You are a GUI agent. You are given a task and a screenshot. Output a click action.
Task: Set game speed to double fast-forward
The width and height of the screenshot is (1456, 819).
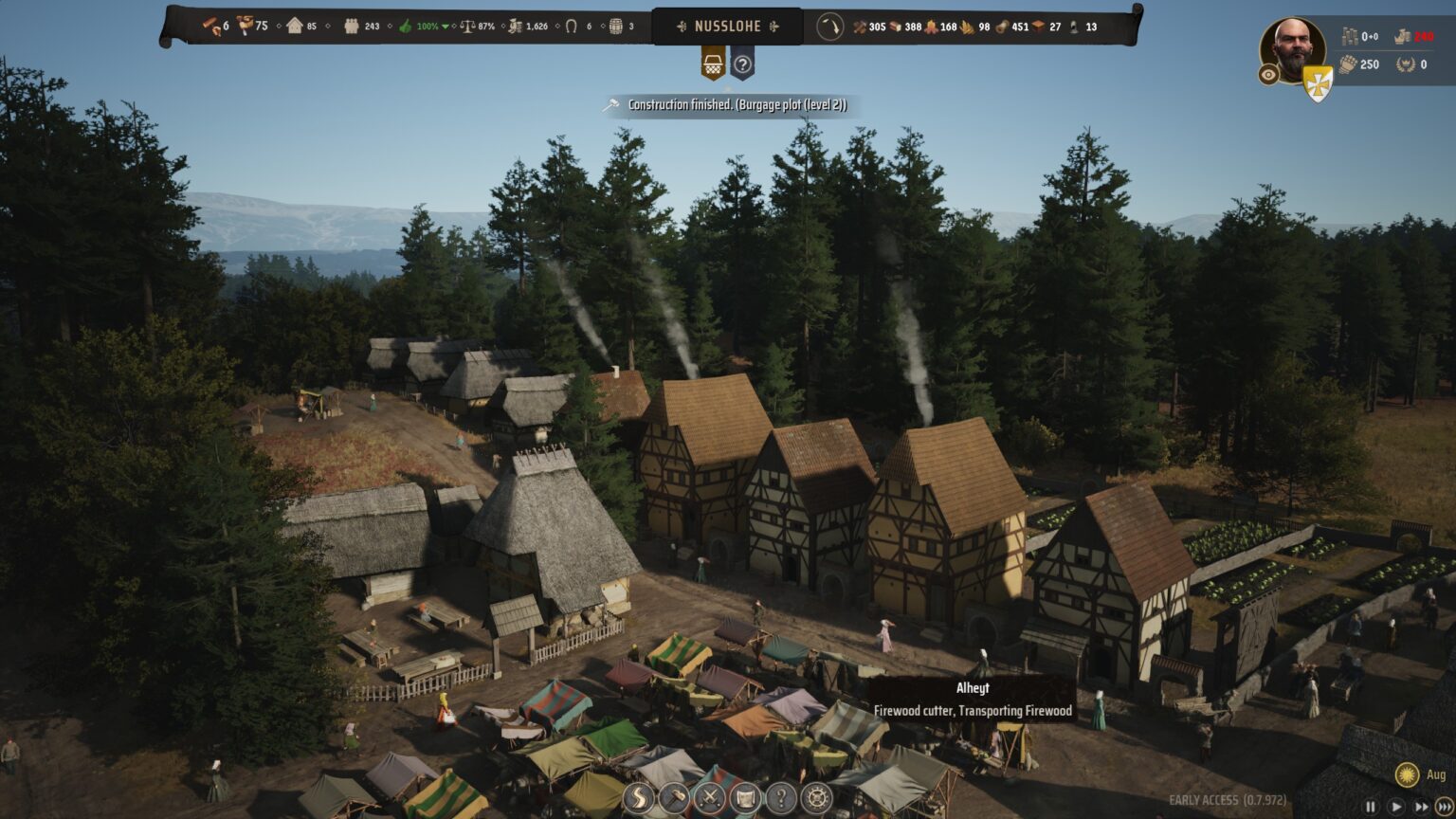(x=1420, y=807)
